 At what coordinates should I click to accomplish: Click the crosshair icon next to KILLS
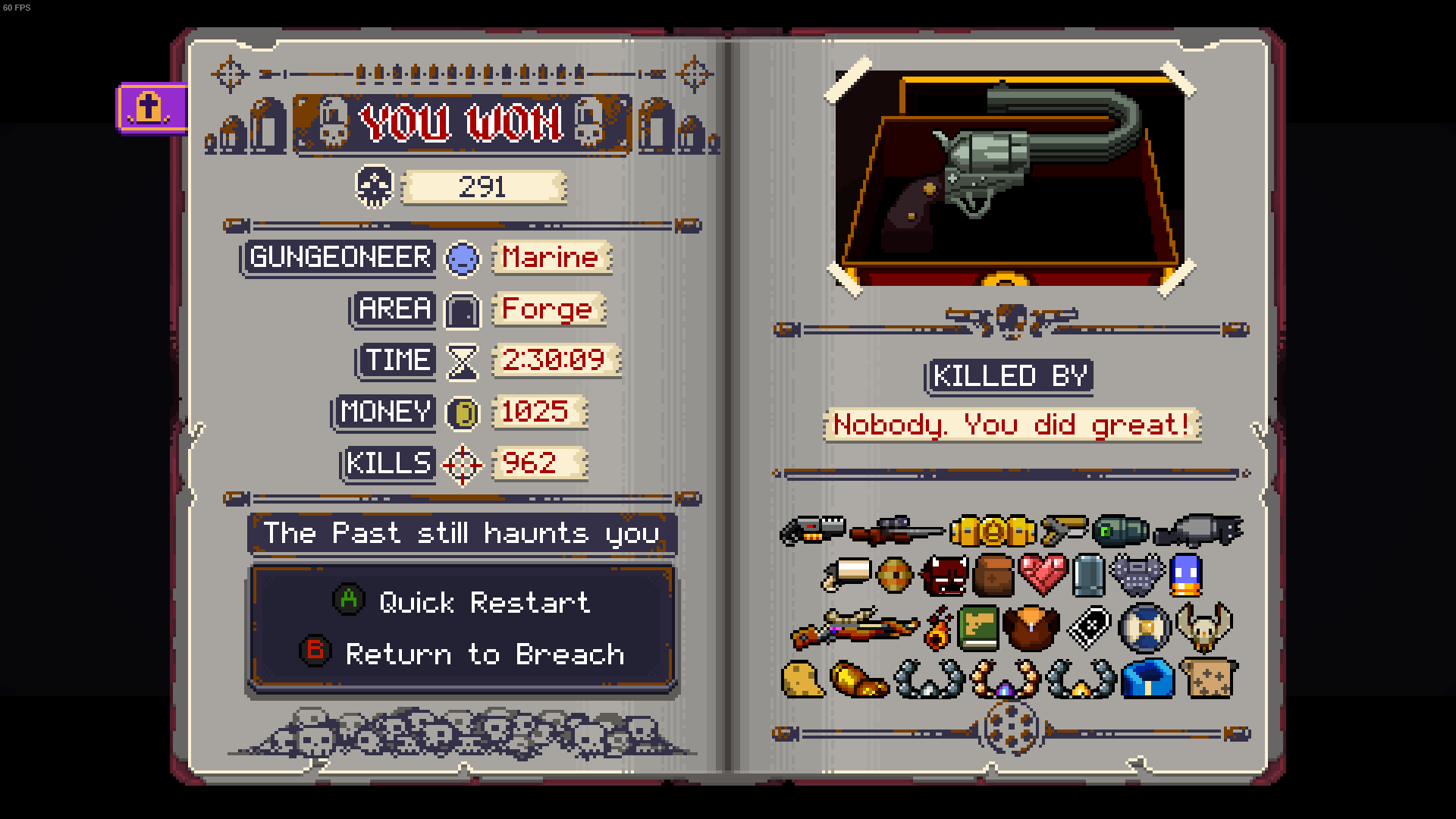(463, 463)
